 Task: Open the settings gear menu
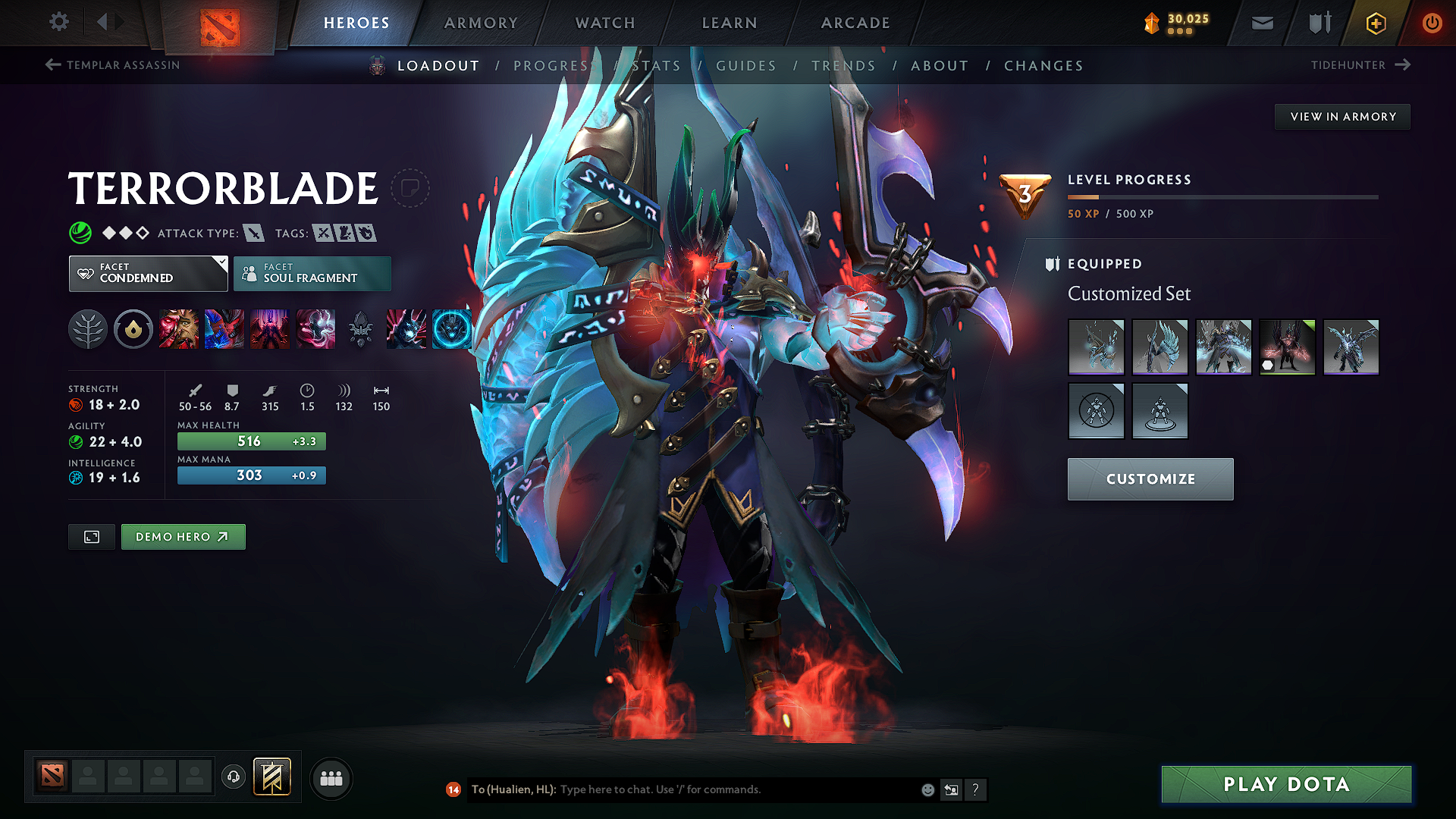pos(59,22)
